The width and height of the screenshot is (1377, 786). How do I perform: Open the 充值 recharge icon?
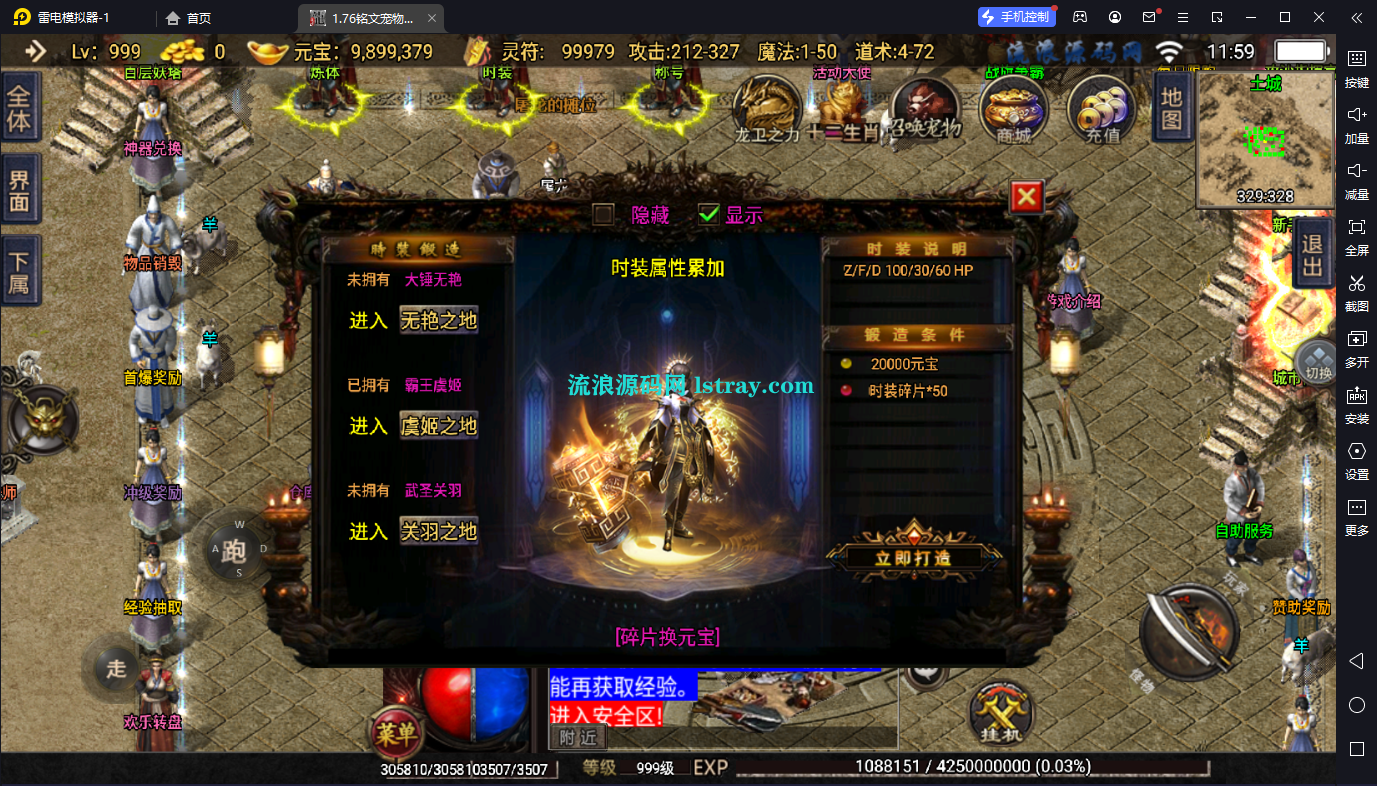(x=1102, y=110)
